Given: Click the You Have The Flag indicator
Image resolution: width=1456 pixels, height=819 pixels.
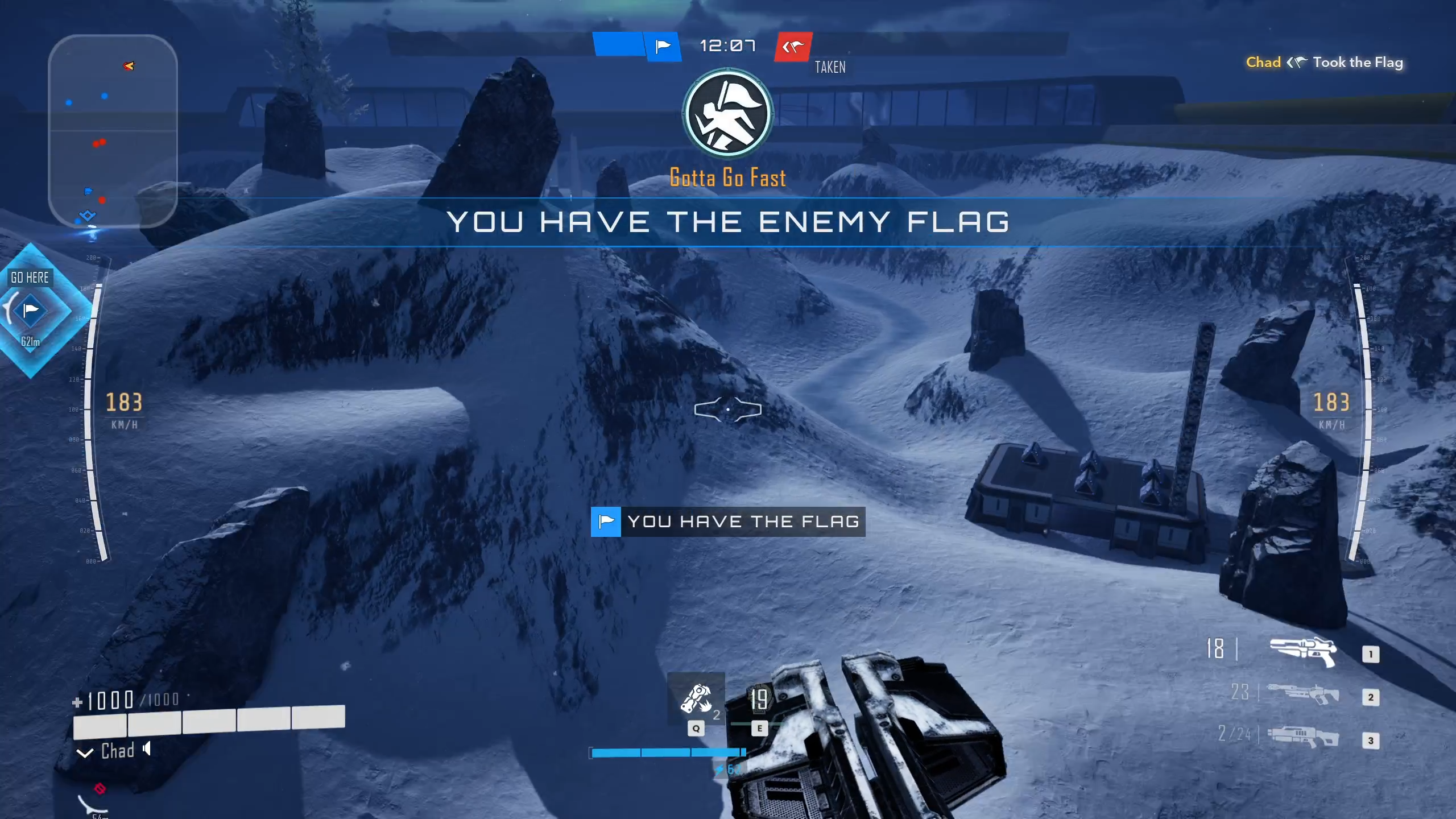Looking at the screenshot, I should pyautogui.click(x=728, y=522).
